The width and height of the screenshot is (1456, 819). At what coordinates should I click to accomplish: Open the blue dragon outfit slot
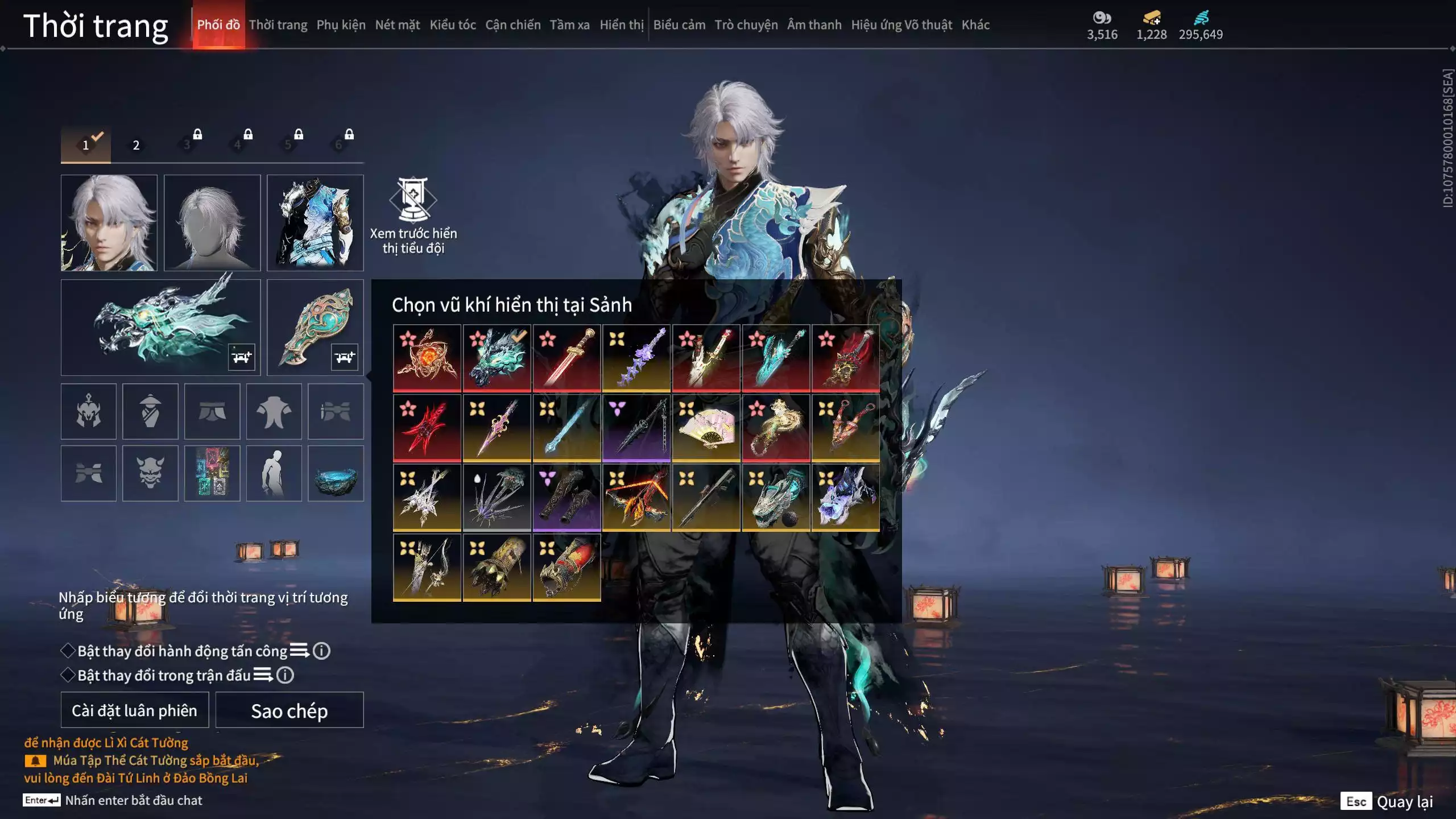click(315, 222)
